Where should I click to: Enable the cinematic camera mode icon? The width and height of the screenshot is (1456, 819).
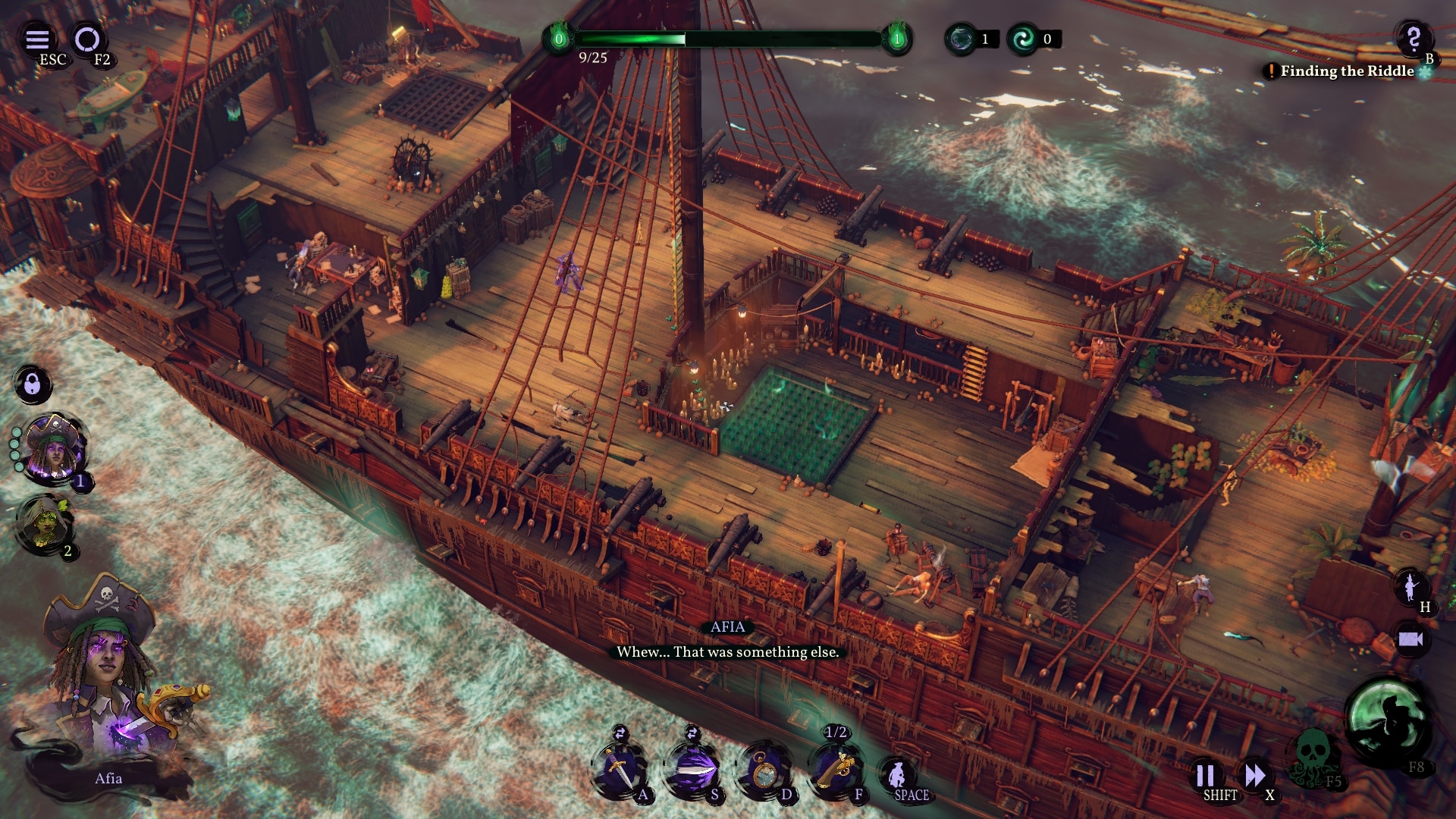click(1413, 641)
